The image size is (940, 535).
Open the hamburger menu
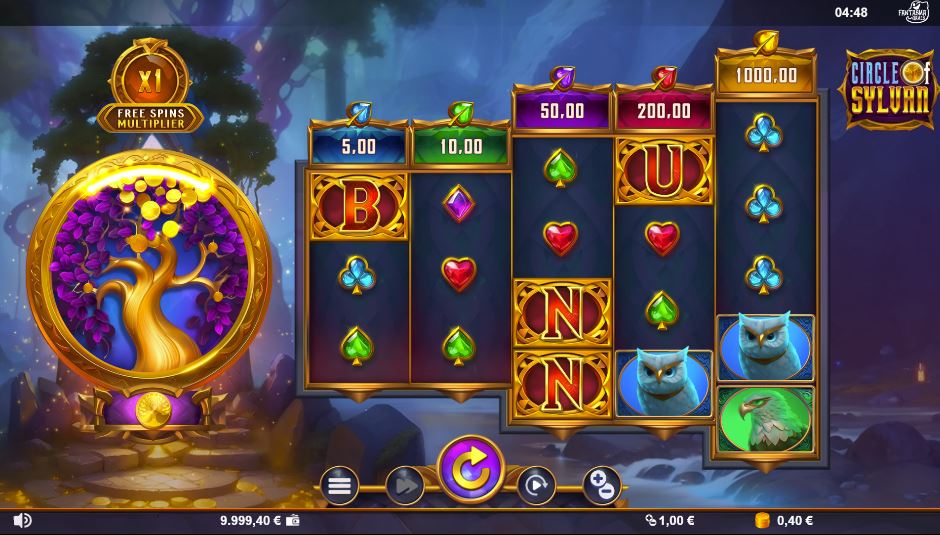tap(339, 486)
